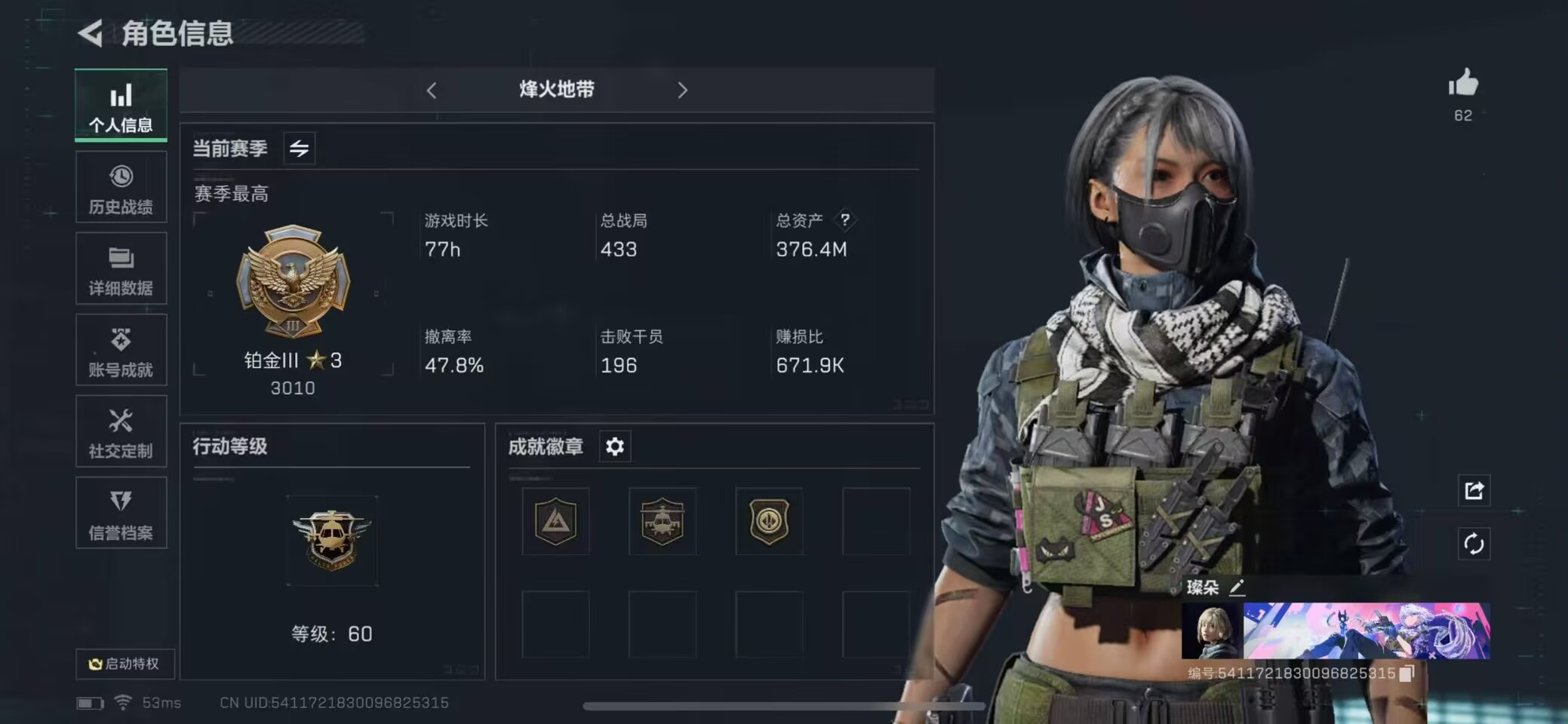1568x724 pixels.
Task: Edit the nickname 璨朵 with pencil icon
Action: [x=1238, y=587]
